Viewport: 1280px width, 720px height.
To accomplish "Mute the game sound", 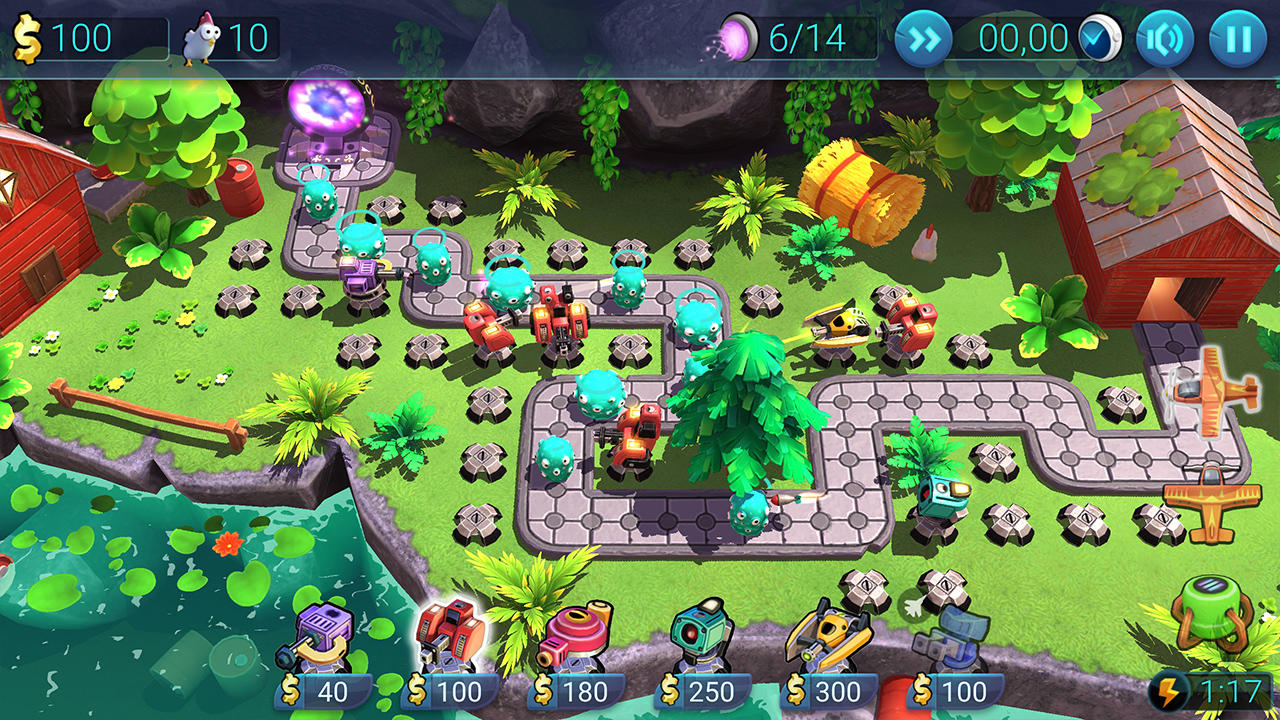I will [1167, 40].
